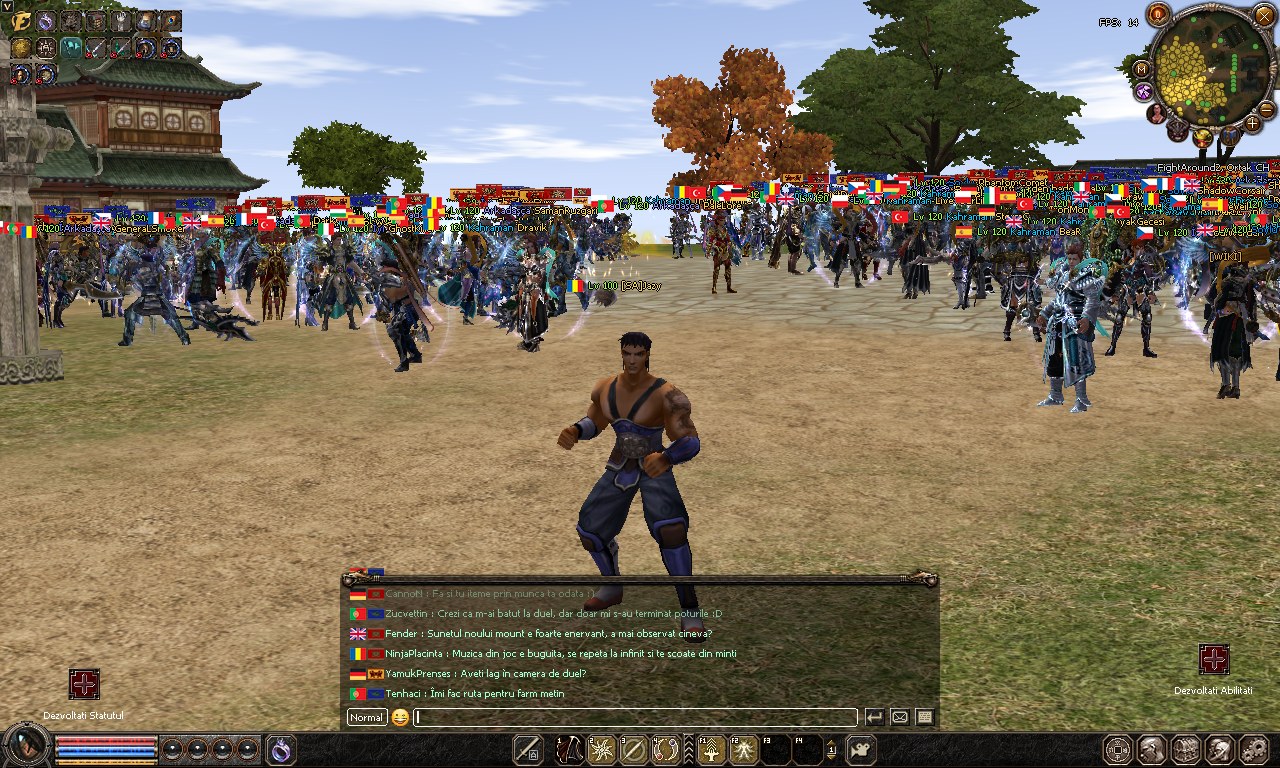The height and width of the screenshot is (768, 1280).
Task: Send the chat message with the enter arrow
Action: click(874, 717)
